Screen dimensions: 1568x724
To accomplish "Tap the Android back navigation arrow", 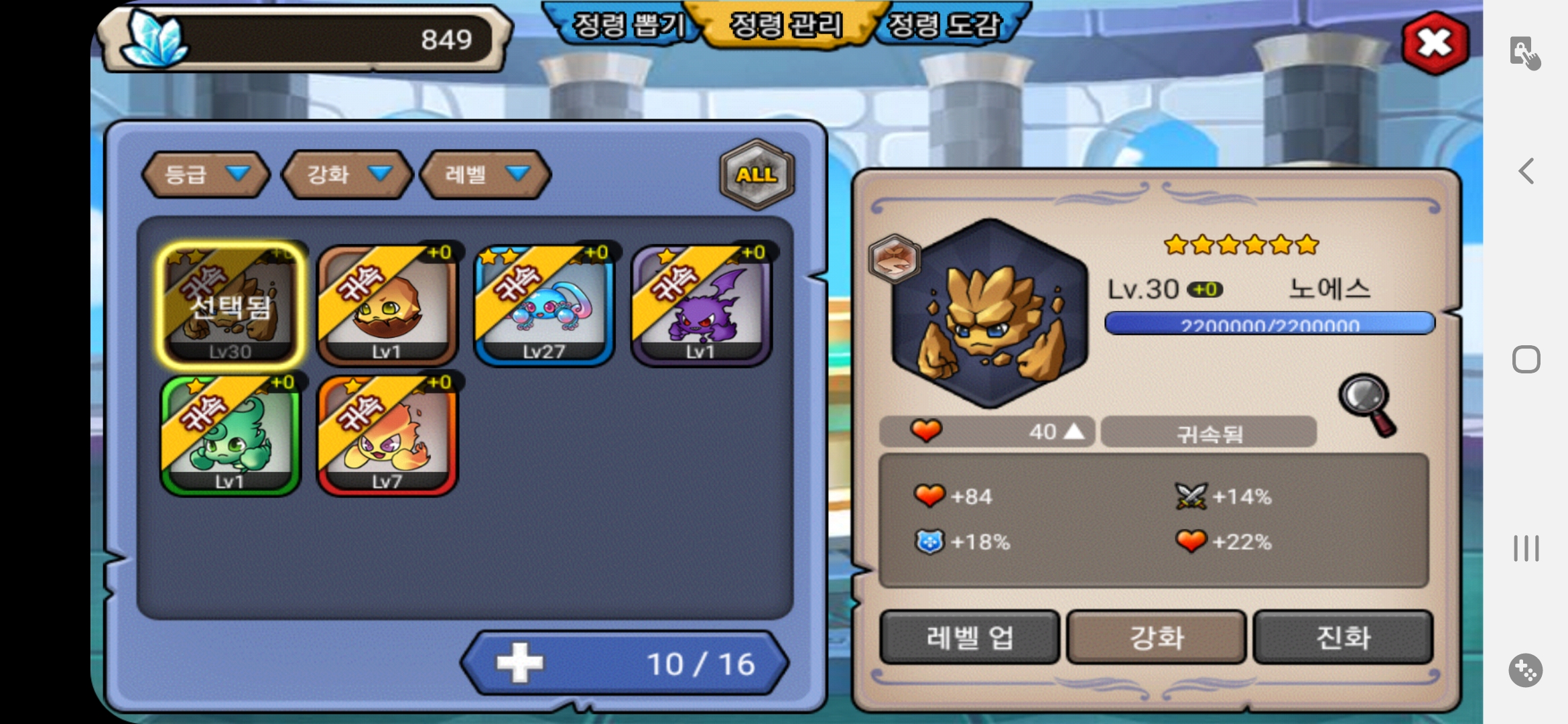I will 1526,171.
